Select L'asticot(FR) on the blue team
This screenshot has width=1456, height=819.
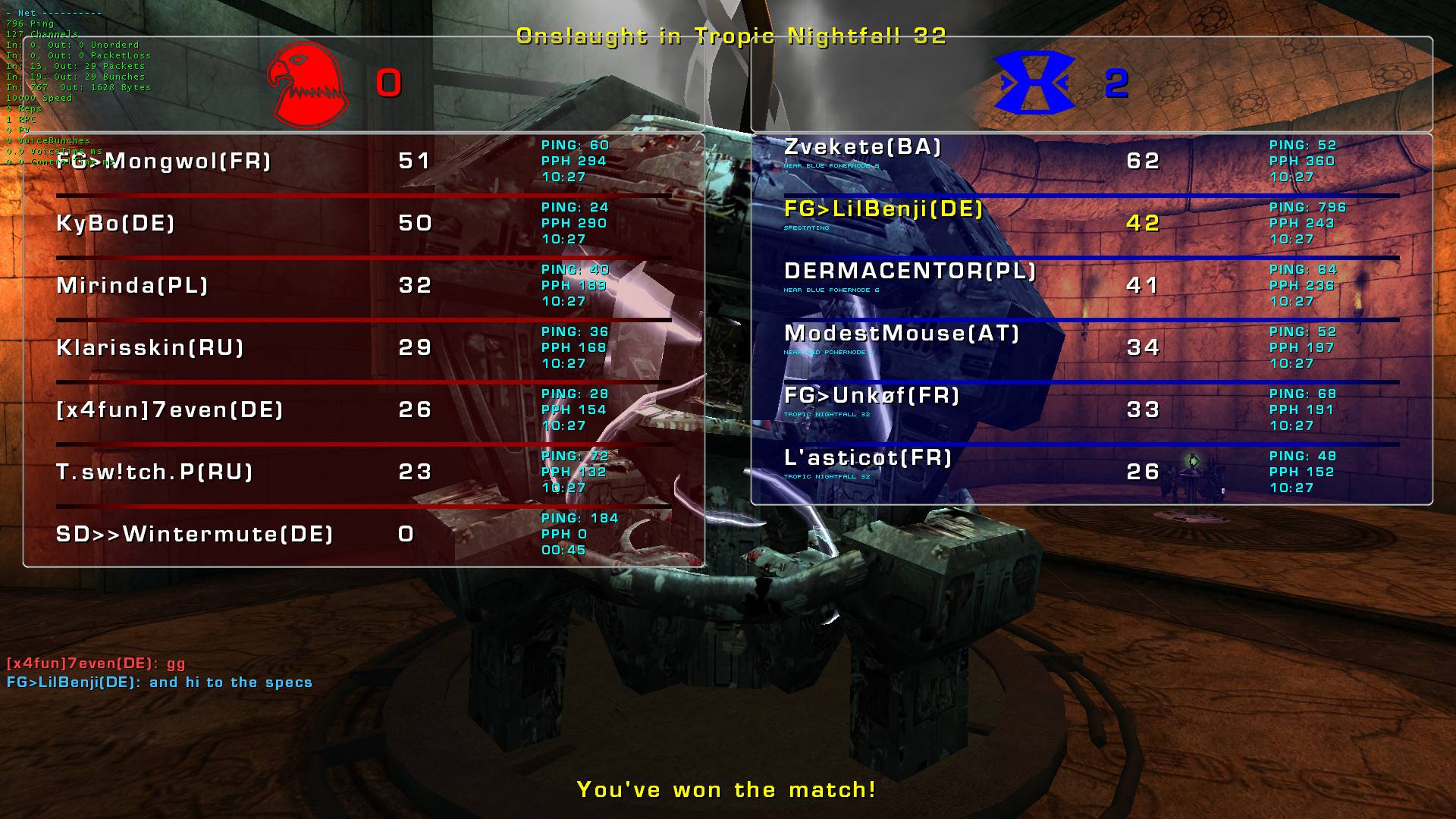(x=868, y=458)
